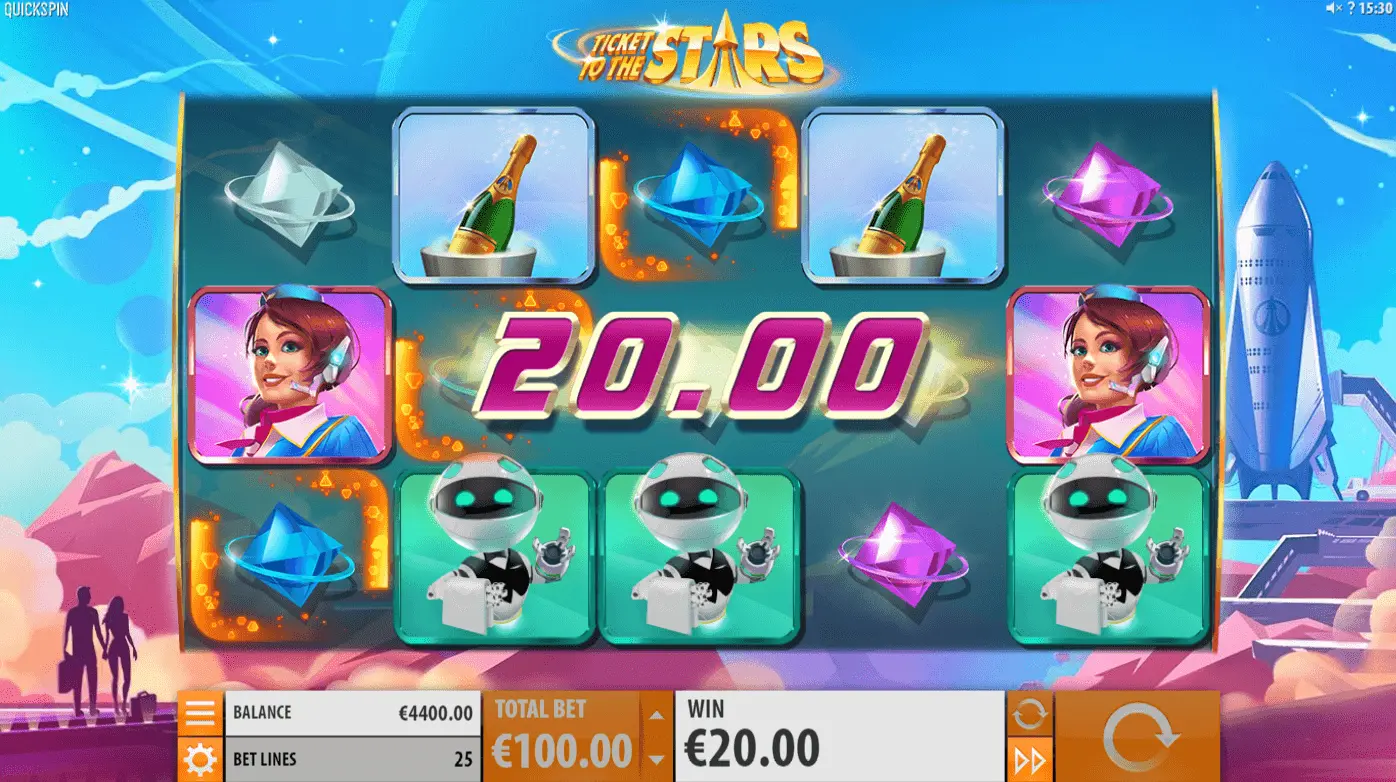The height and width of the screenshot is (782, 1396).
Task: Open the hamburger menu
Action: [200, 713]
